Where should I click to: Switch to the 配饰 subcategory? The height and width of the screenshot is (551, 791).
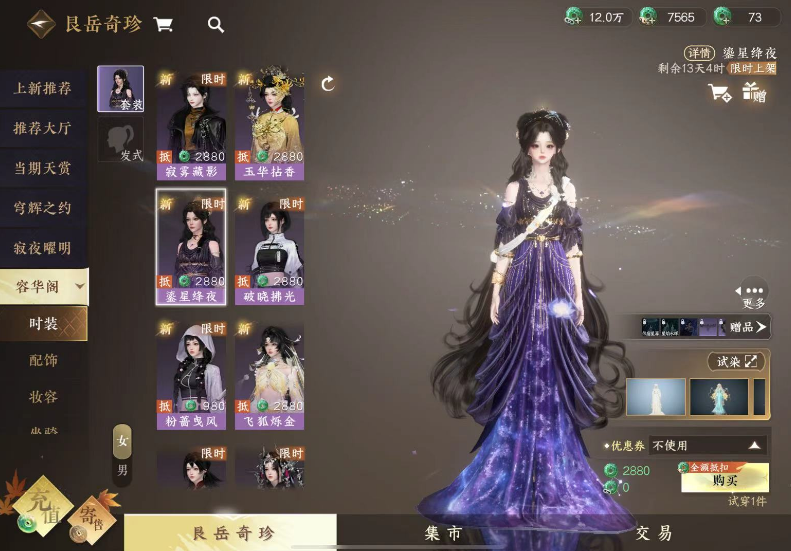[43, 360]
